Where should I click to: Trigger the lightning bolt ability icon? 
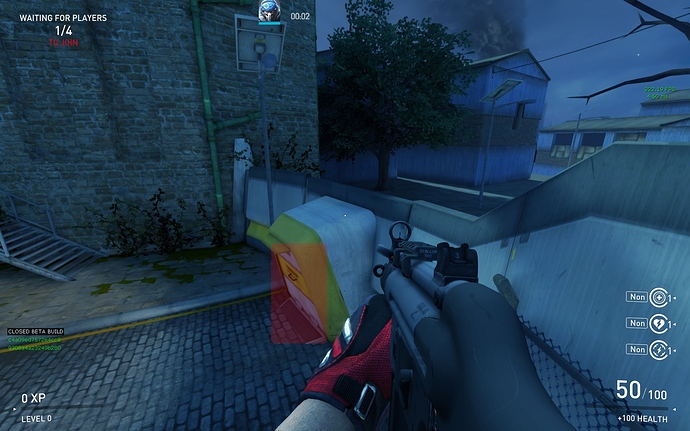[x=658, y=349]
